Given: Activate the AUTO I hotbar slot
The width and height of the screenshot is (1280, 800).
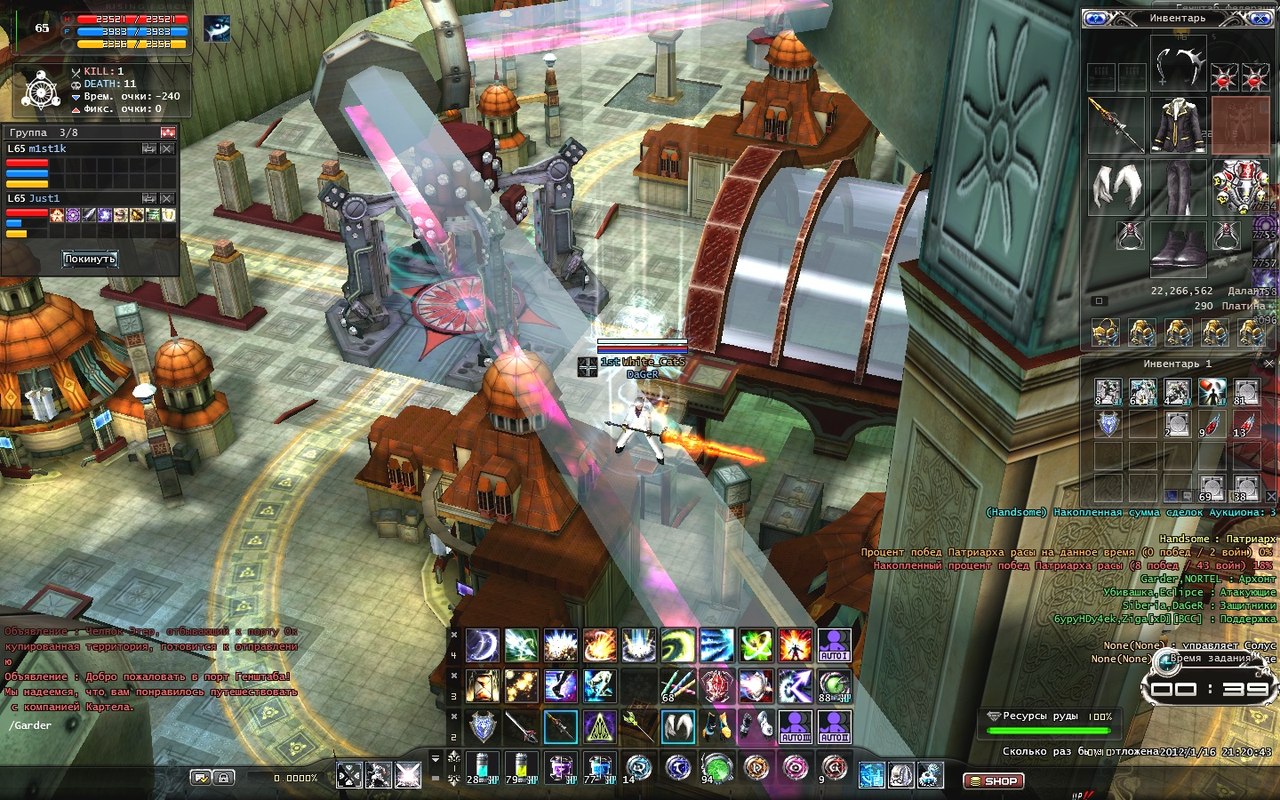Looking at the screenshot, I should click(x=835, y=645).
